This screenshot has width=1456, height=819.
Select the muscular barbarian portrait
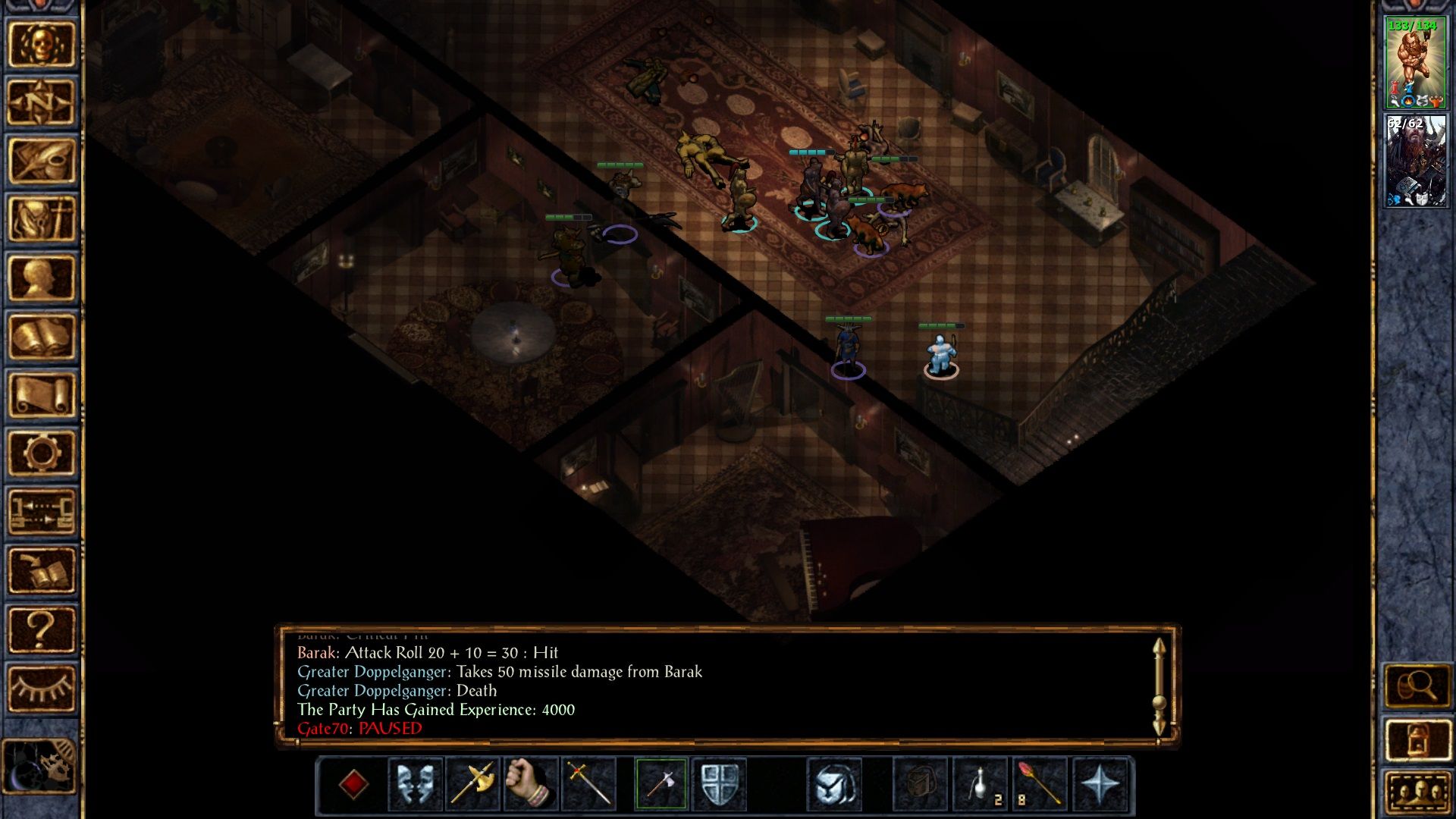[1415, 63]
